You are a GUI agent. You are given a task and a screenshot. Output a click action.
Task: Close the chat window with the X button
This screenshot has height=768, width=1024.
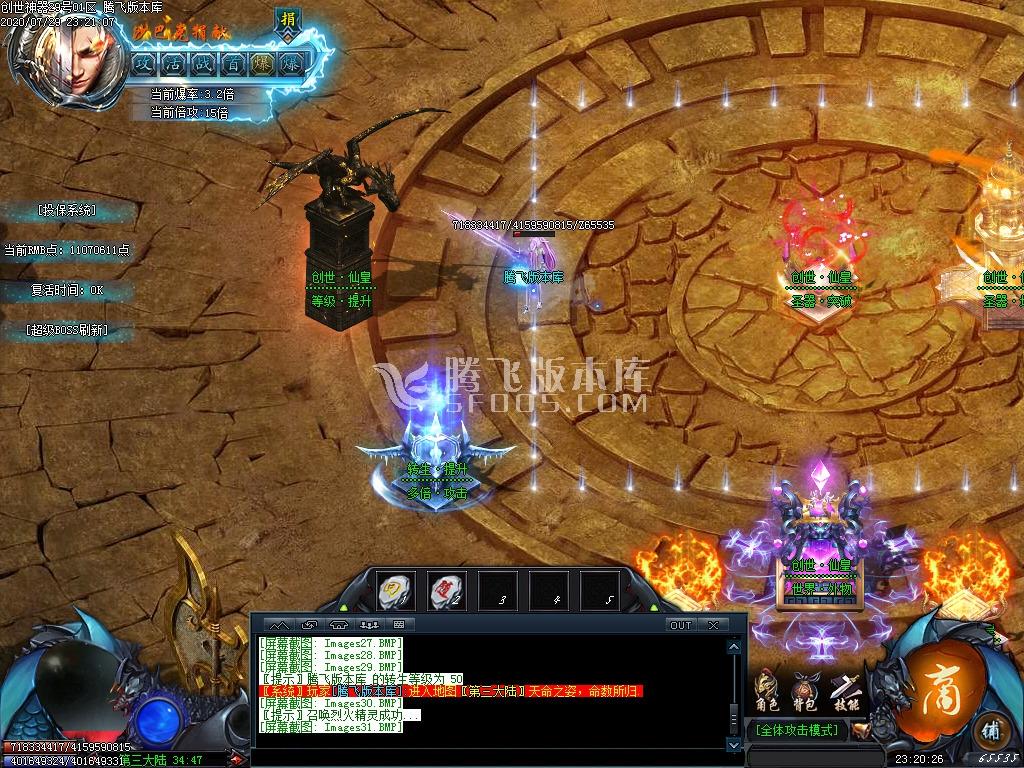[713, 625]
